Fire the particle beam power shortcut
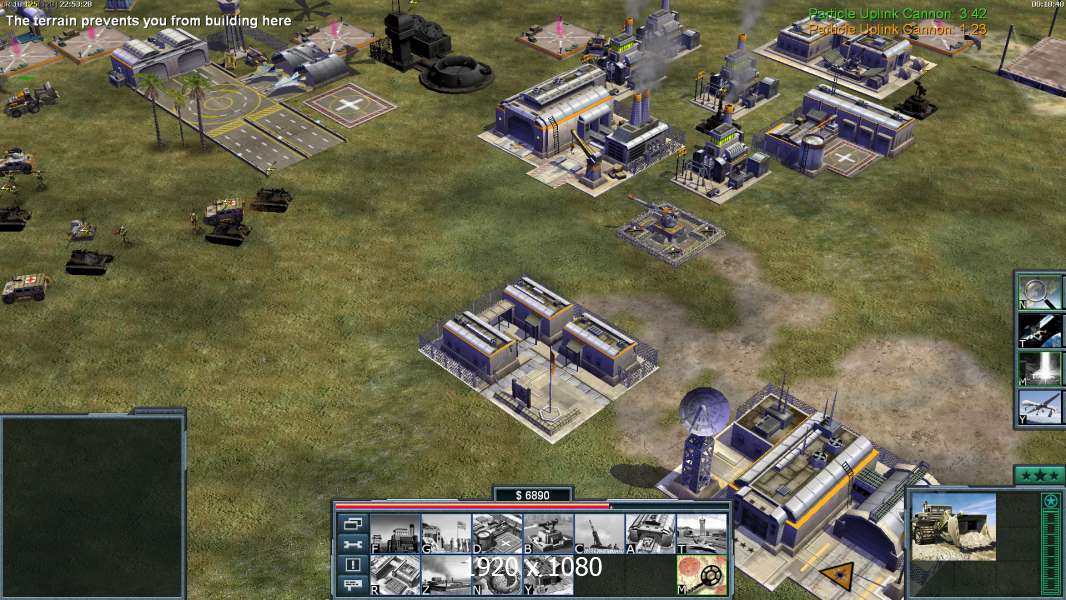 coord(1041,367)
